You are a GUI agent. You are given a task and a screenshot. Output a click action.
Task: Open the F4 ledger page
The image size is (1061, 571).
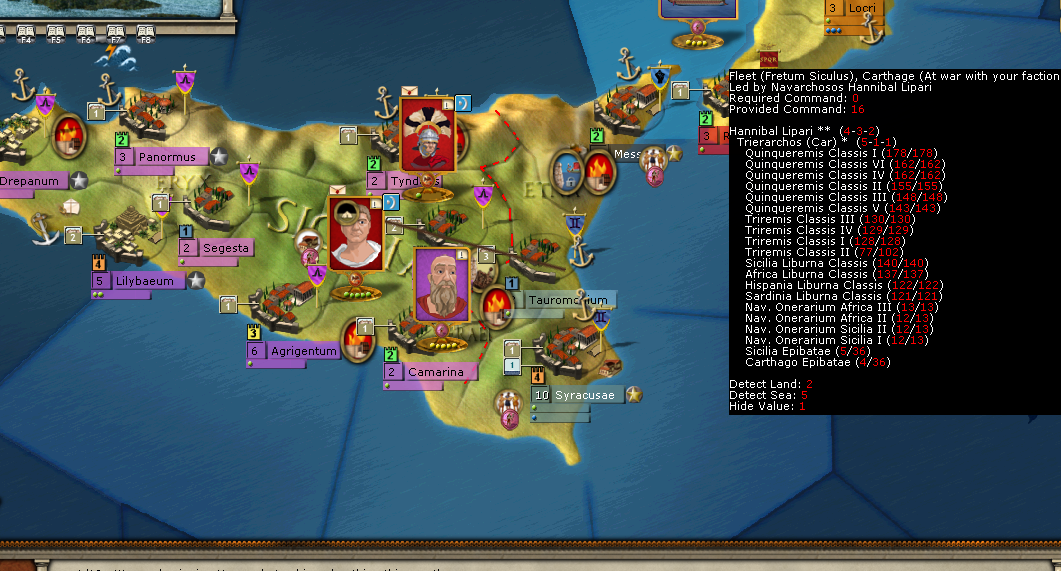pyautogui.click(x=26, y=35)
